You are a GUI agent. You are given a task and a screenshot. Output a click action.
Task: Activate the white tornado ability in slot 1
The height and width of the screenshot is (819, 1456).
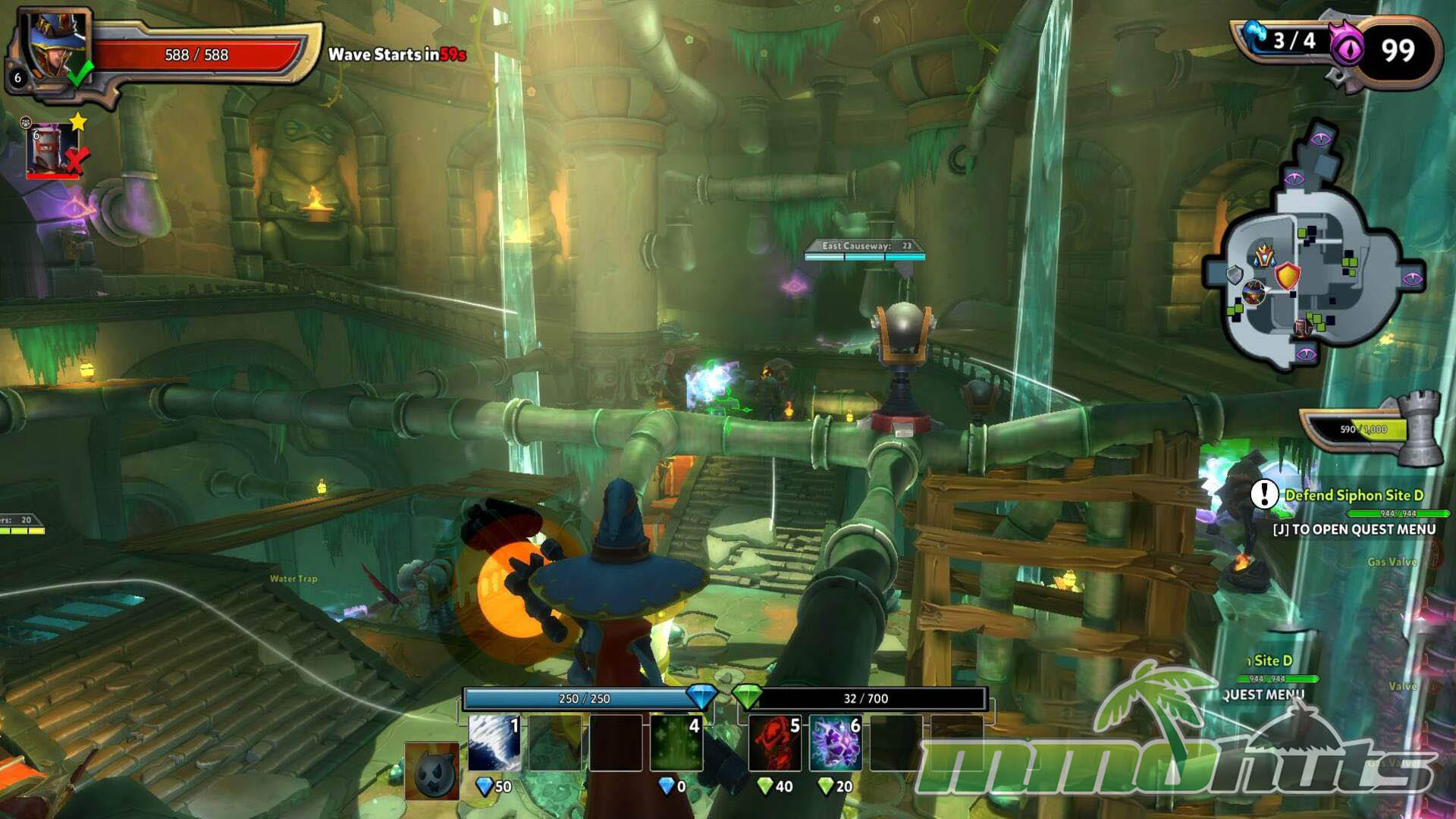point(494,742)
